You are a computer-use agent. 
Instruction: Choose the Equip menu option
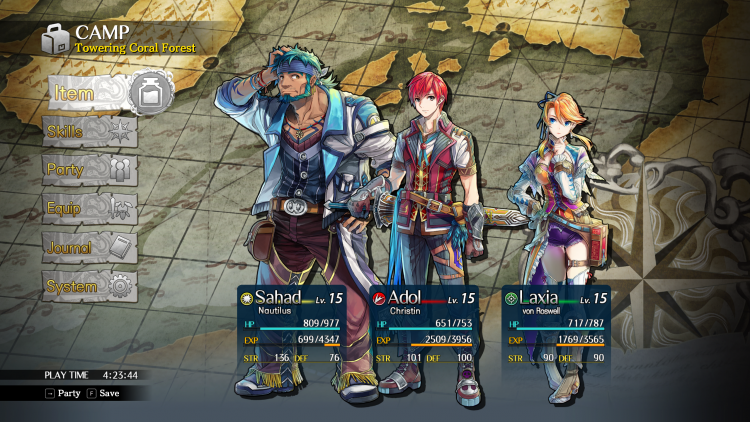pyautogui.click(x=87, y=208)
